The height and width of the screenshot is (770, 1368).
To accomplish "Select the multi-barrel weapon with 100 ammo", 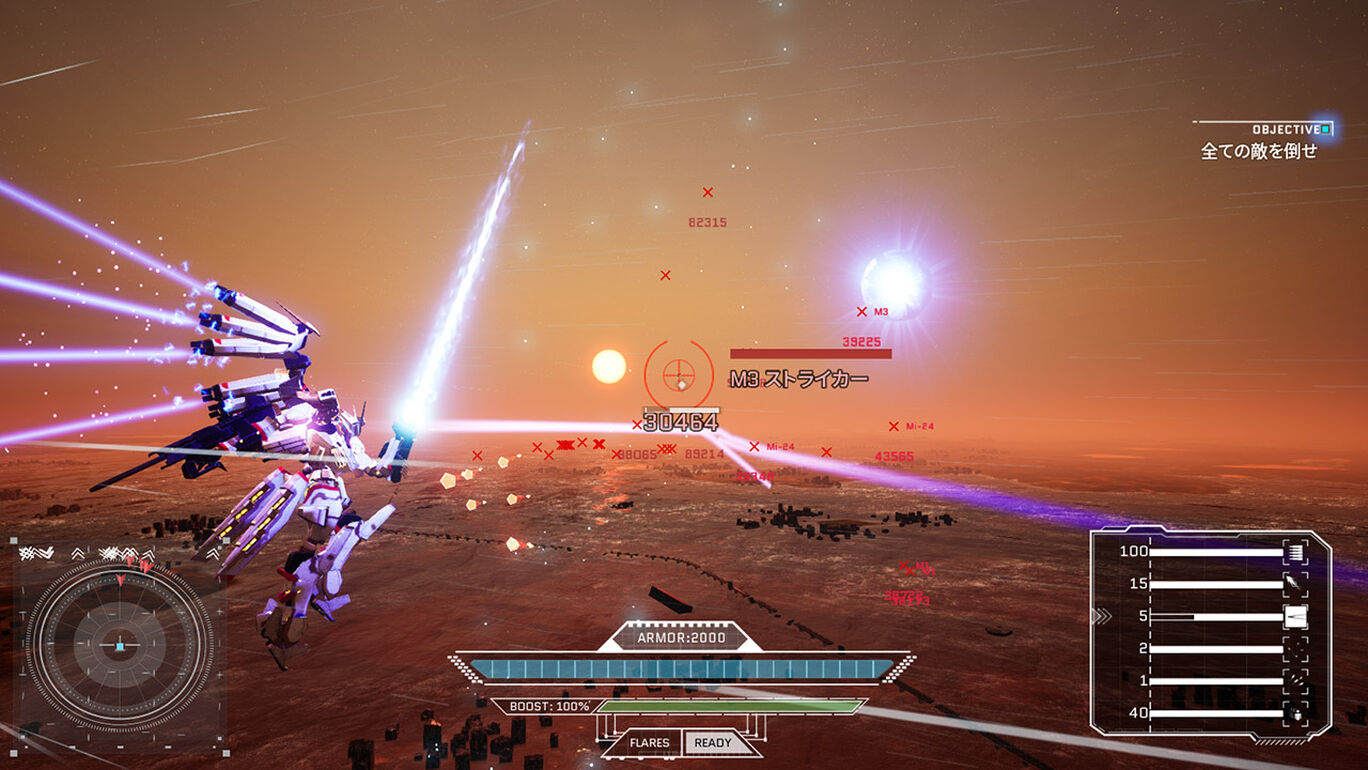I will coord(1295,552).
